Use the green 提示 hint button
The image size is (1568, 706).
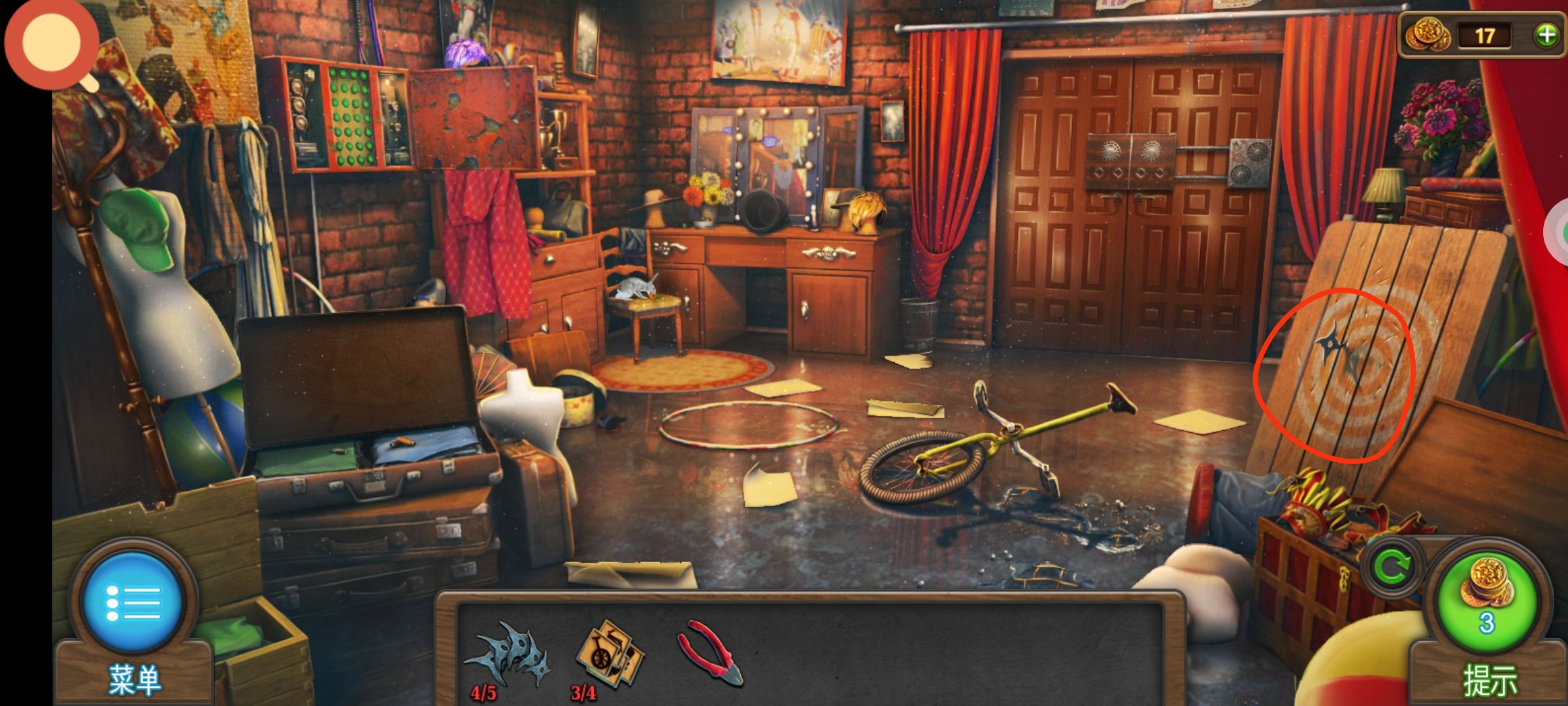(x=1486, y=603)
